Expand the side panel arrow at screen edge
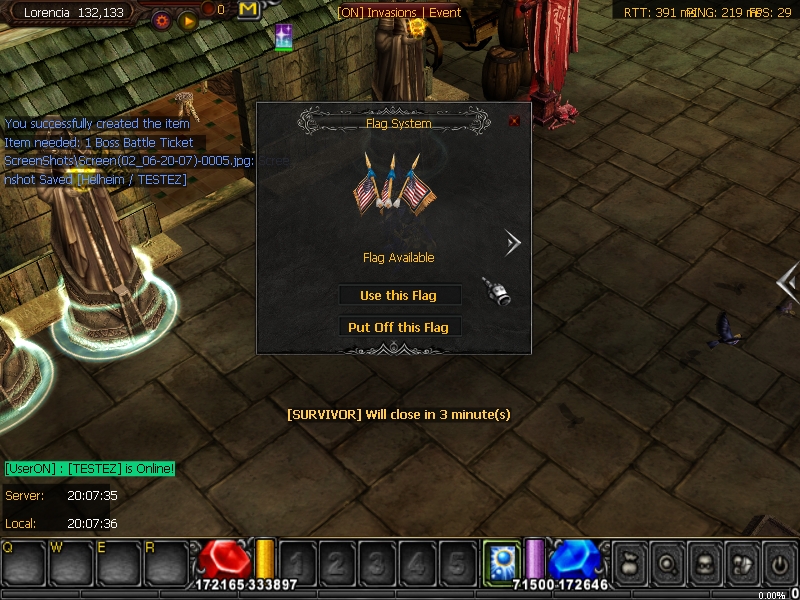The width and height of the screenshot is (800, 600). (788, 283)
